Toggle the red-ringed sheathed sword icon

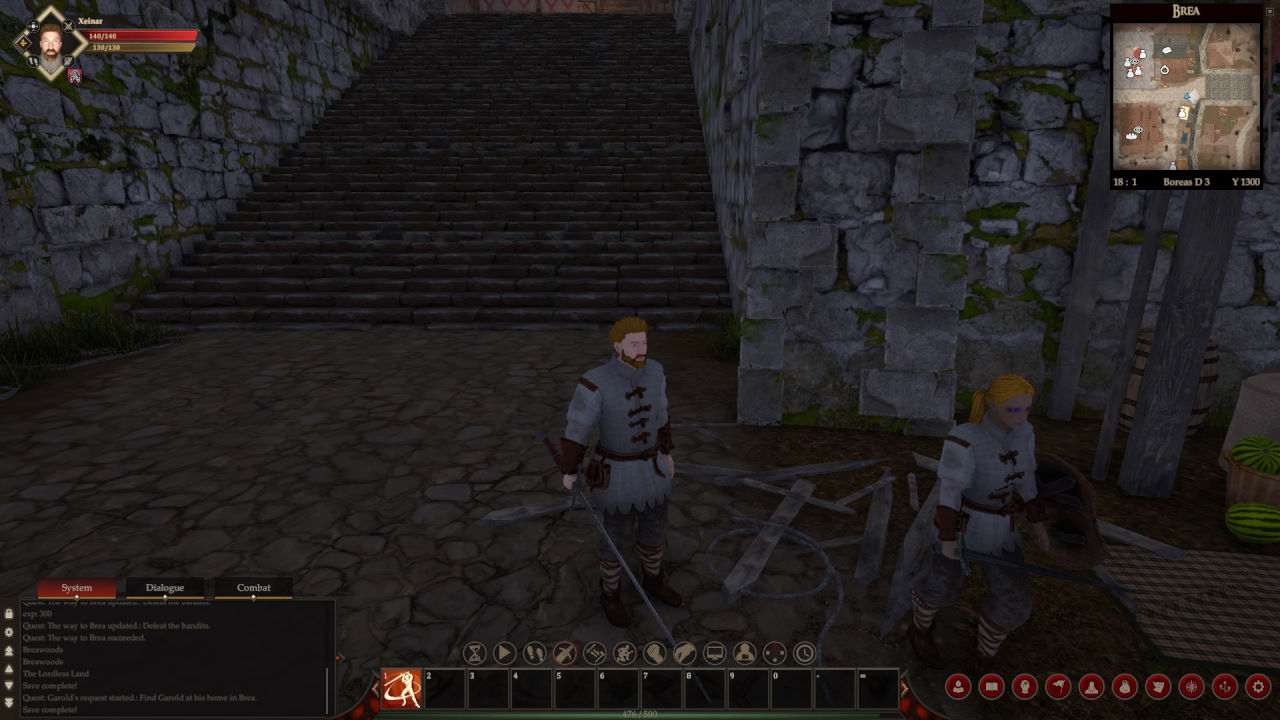click(565, 654)
